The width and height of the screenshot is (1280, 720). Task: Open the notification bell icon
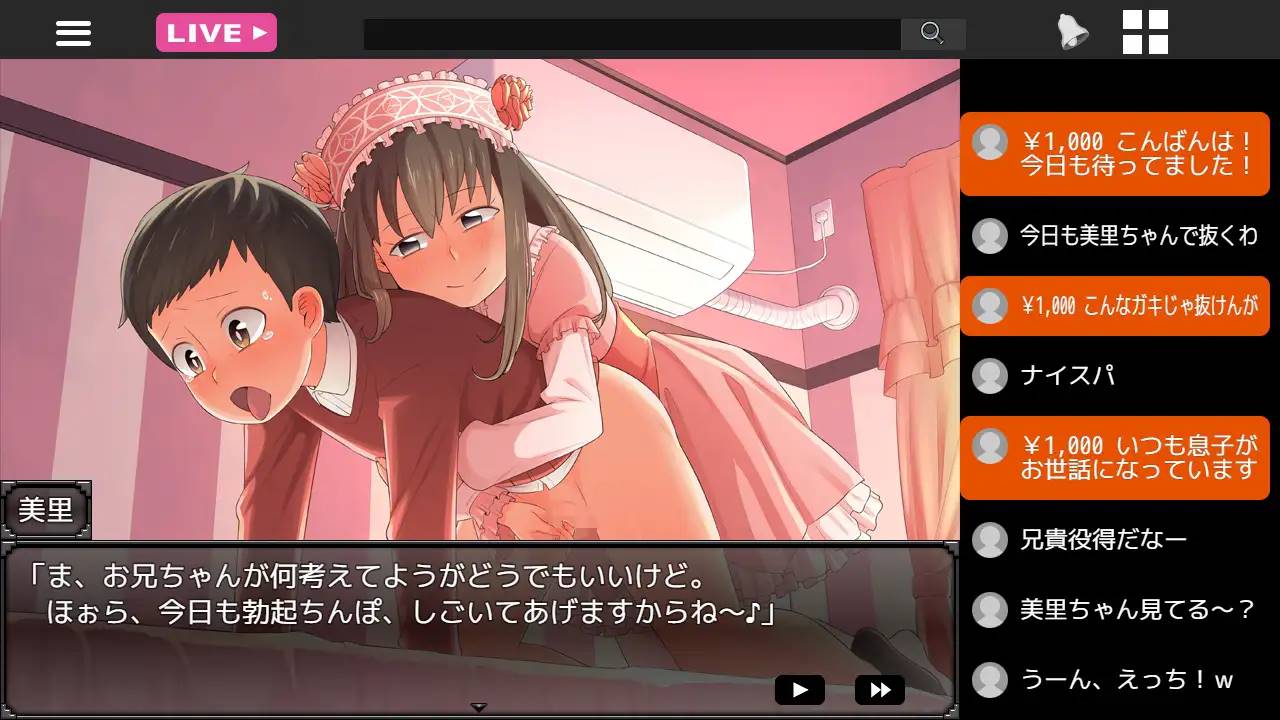pyautogui.click(x=1071, y=32)
